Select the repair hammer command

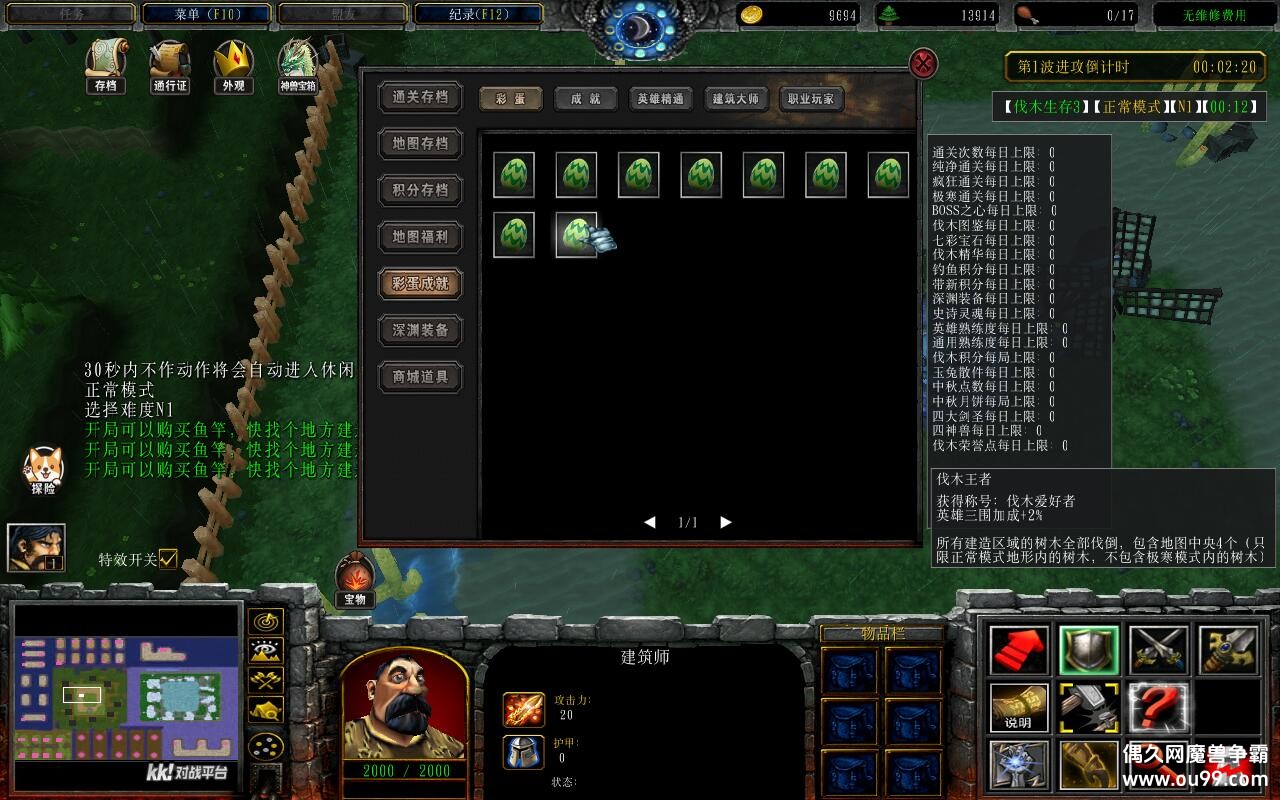(x=1090, y=710)
